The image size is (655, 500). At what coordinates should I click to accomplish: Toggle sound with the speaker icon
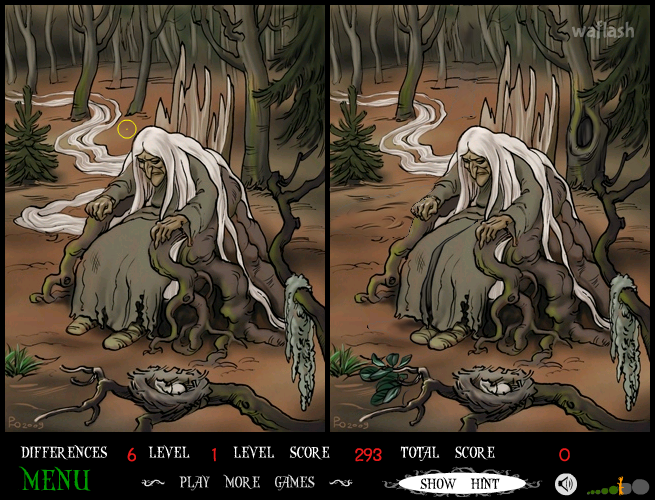coord(566,484)
